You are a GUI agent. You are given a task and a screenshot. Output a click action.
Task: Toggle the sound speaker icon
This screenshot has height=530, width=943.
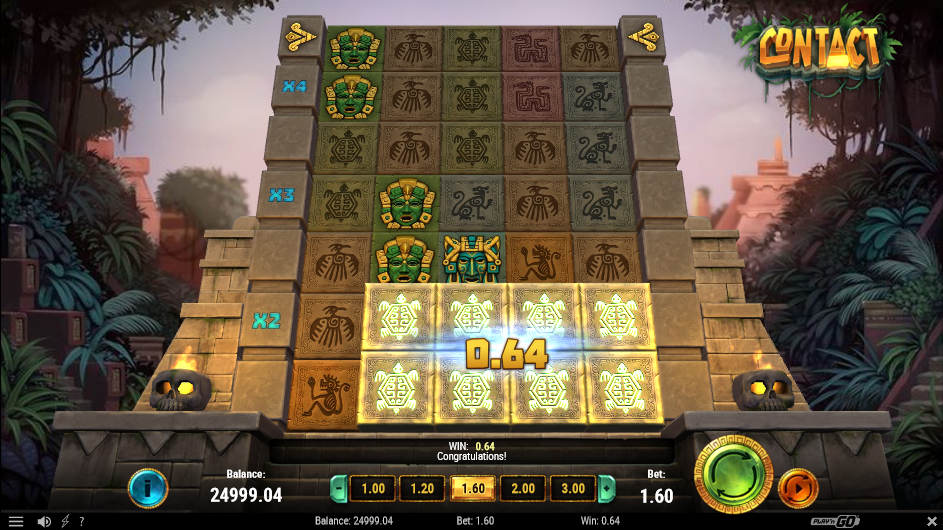(x=44, y=521)
